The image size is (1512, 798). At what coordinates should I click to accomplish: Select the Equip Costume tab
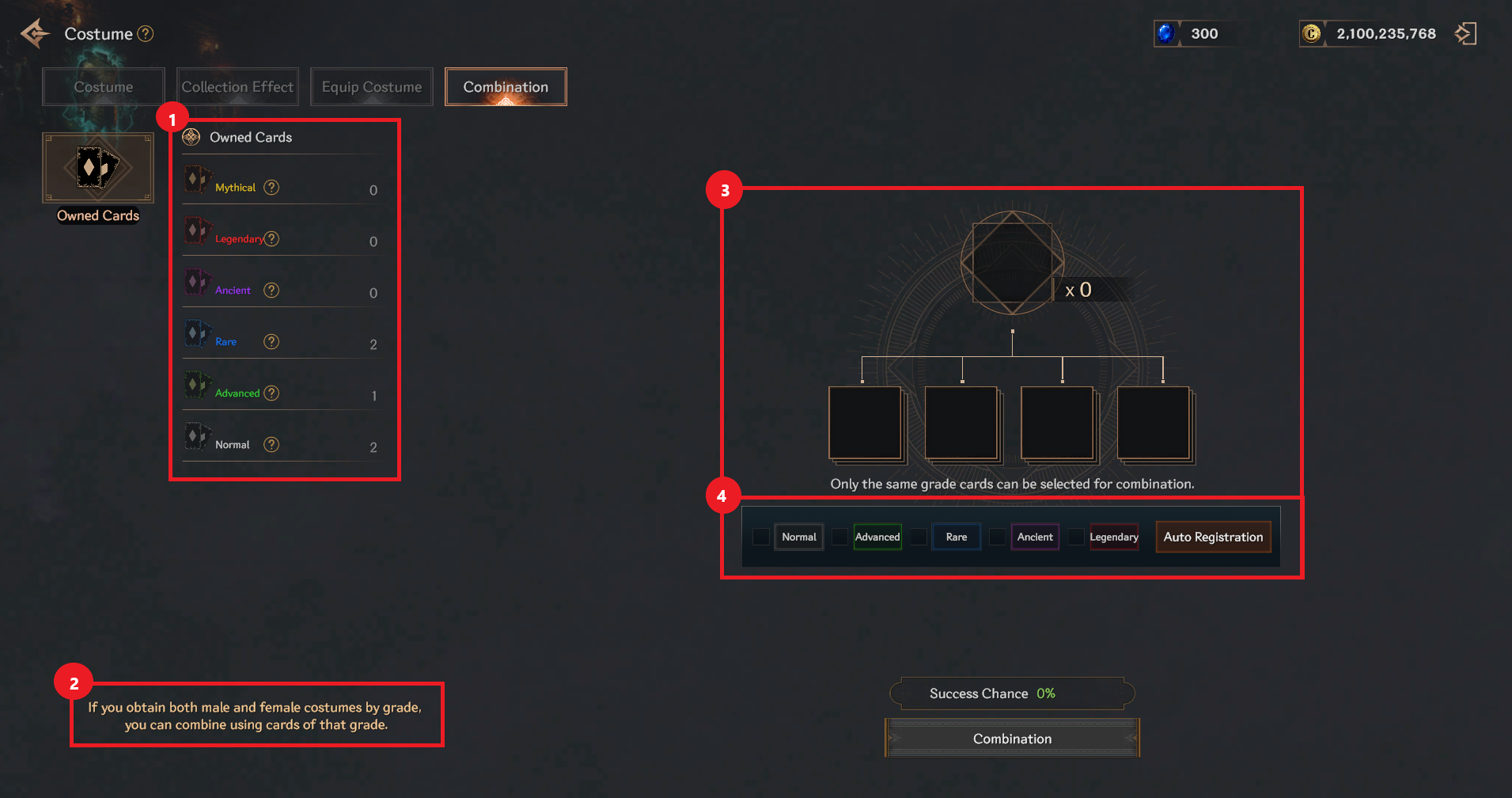pyautogui.click(x=372, y=87)
